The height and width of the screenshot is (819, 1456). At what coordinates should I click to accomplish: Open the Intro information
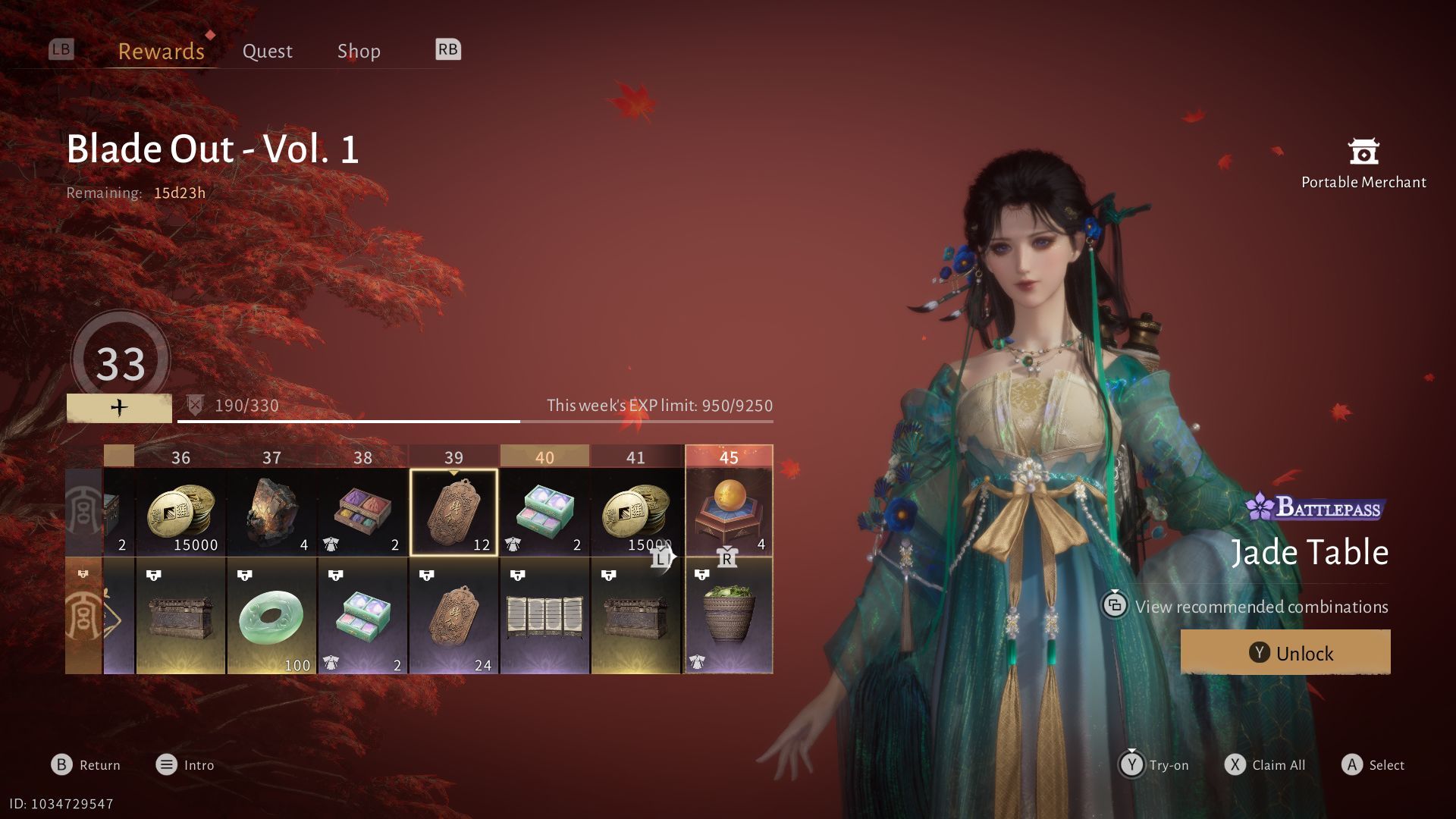click(x=185, y=764)
